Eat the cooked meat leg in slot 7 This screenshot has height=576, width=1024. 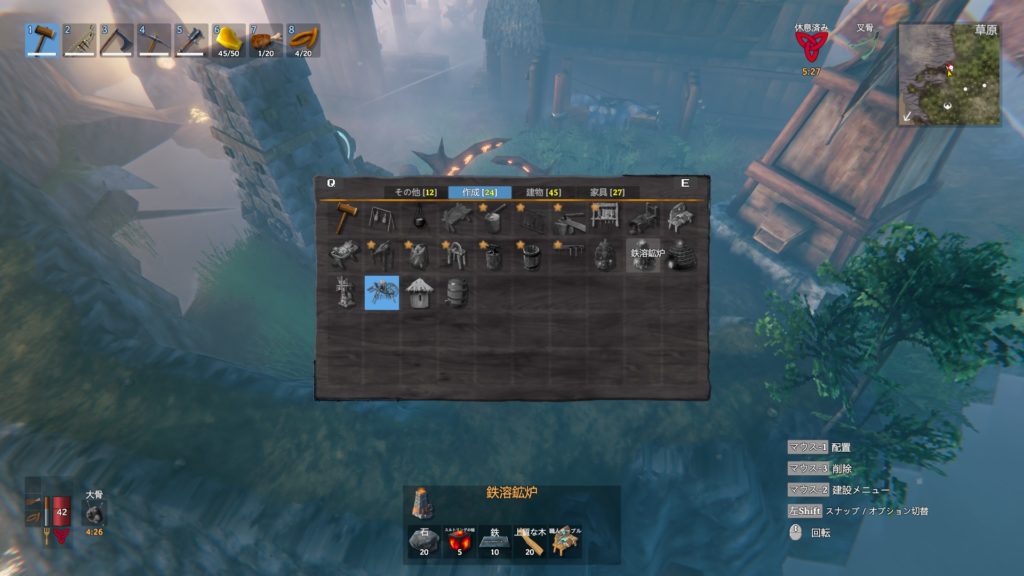click(x=266, y=40)
